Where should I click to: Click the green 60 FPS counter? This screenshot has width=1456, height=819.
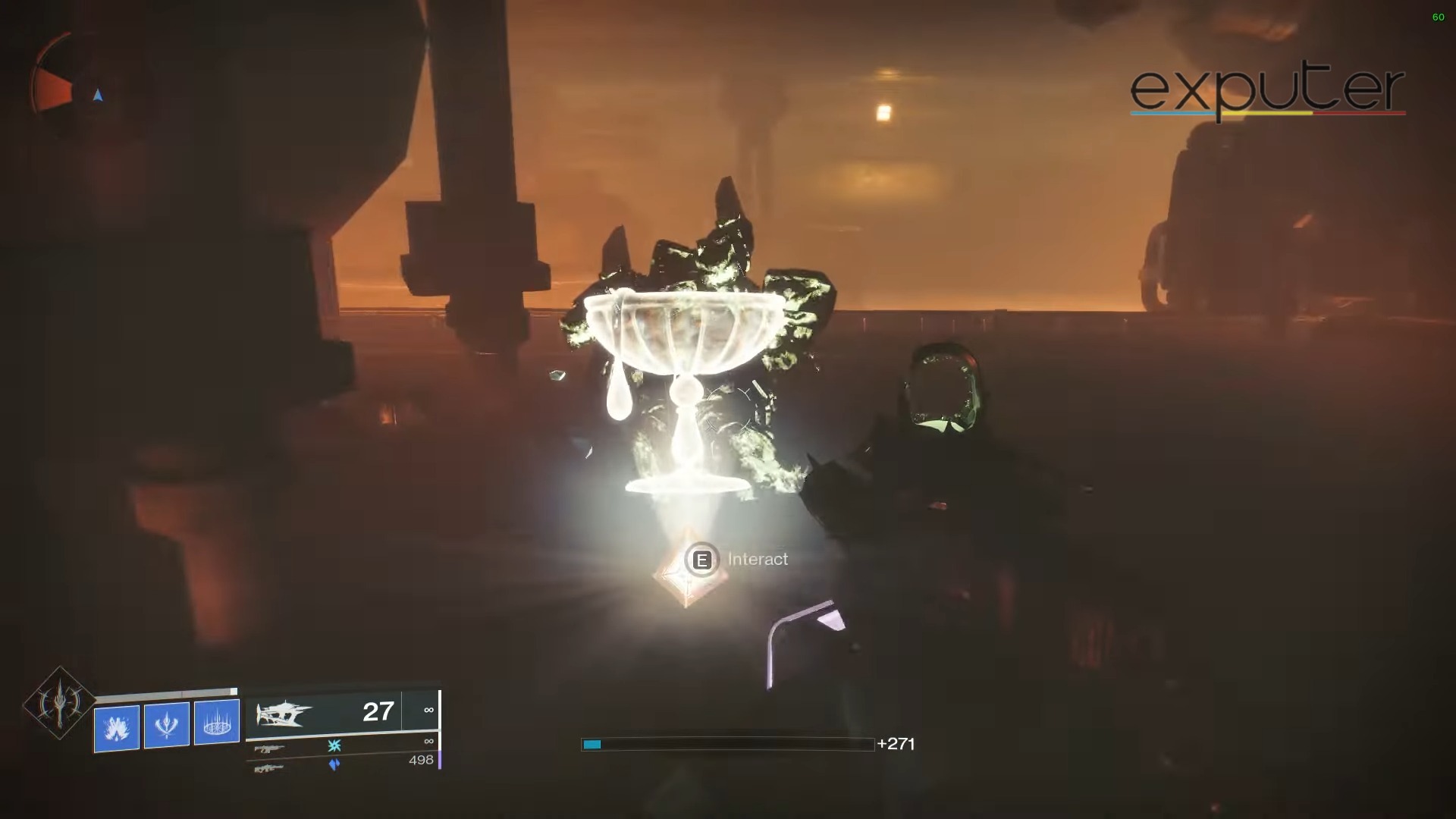pos(1439,18)
